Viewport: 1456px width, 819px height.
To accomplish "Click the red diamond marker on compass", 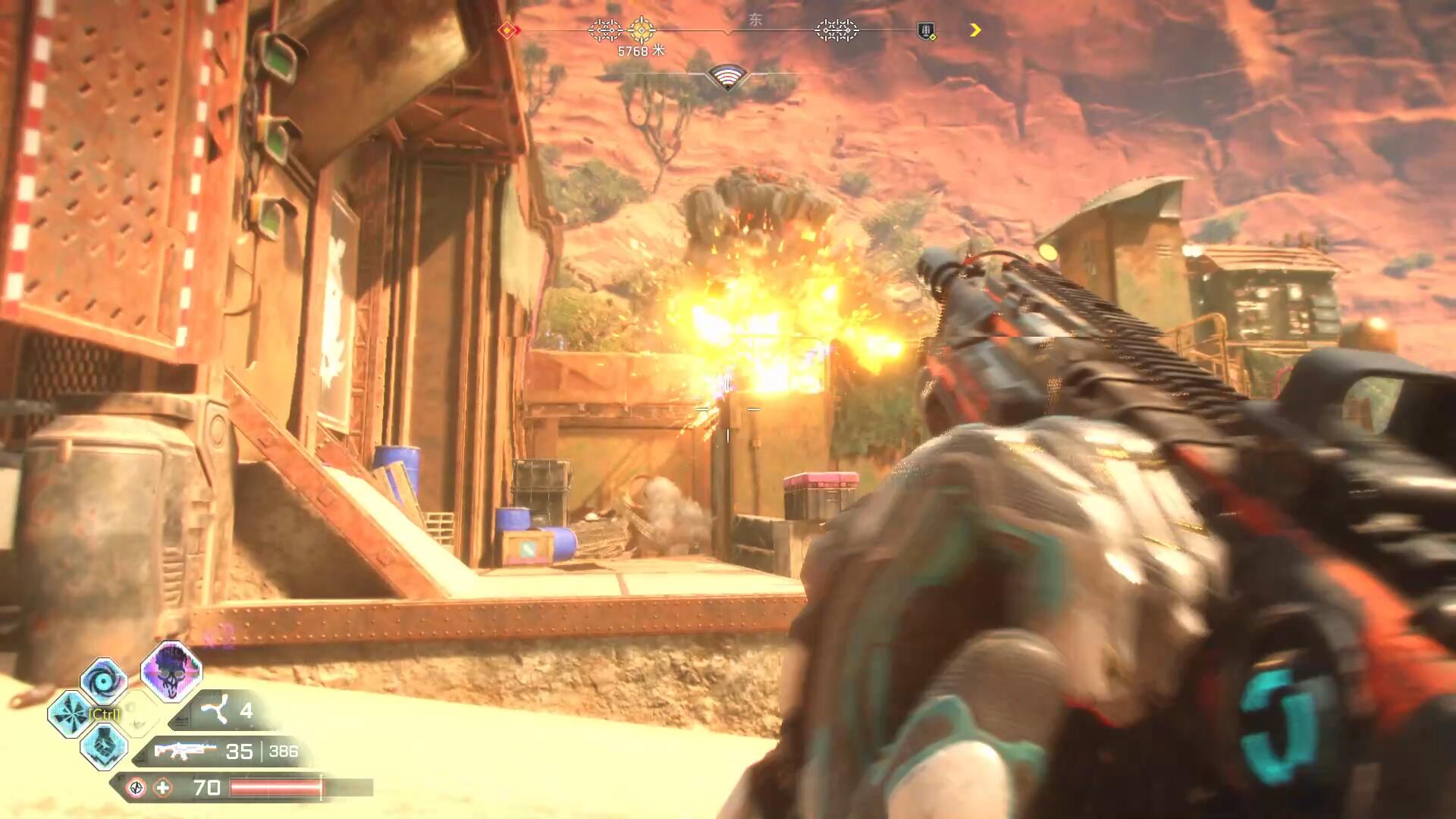I will click(x=507, y=30).
